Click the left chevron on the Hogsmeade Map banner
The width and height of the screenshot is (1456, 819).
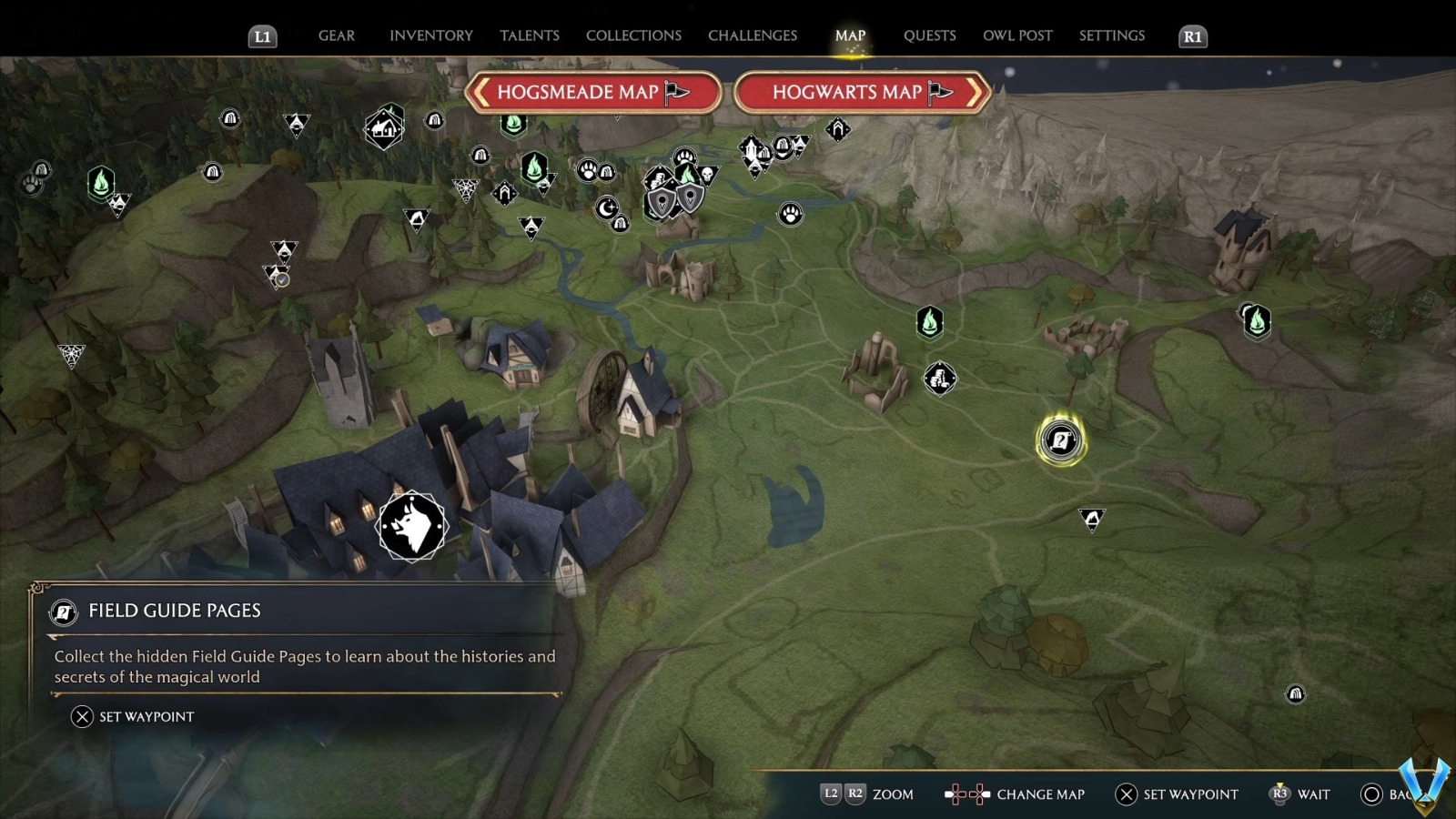point(480,92)
